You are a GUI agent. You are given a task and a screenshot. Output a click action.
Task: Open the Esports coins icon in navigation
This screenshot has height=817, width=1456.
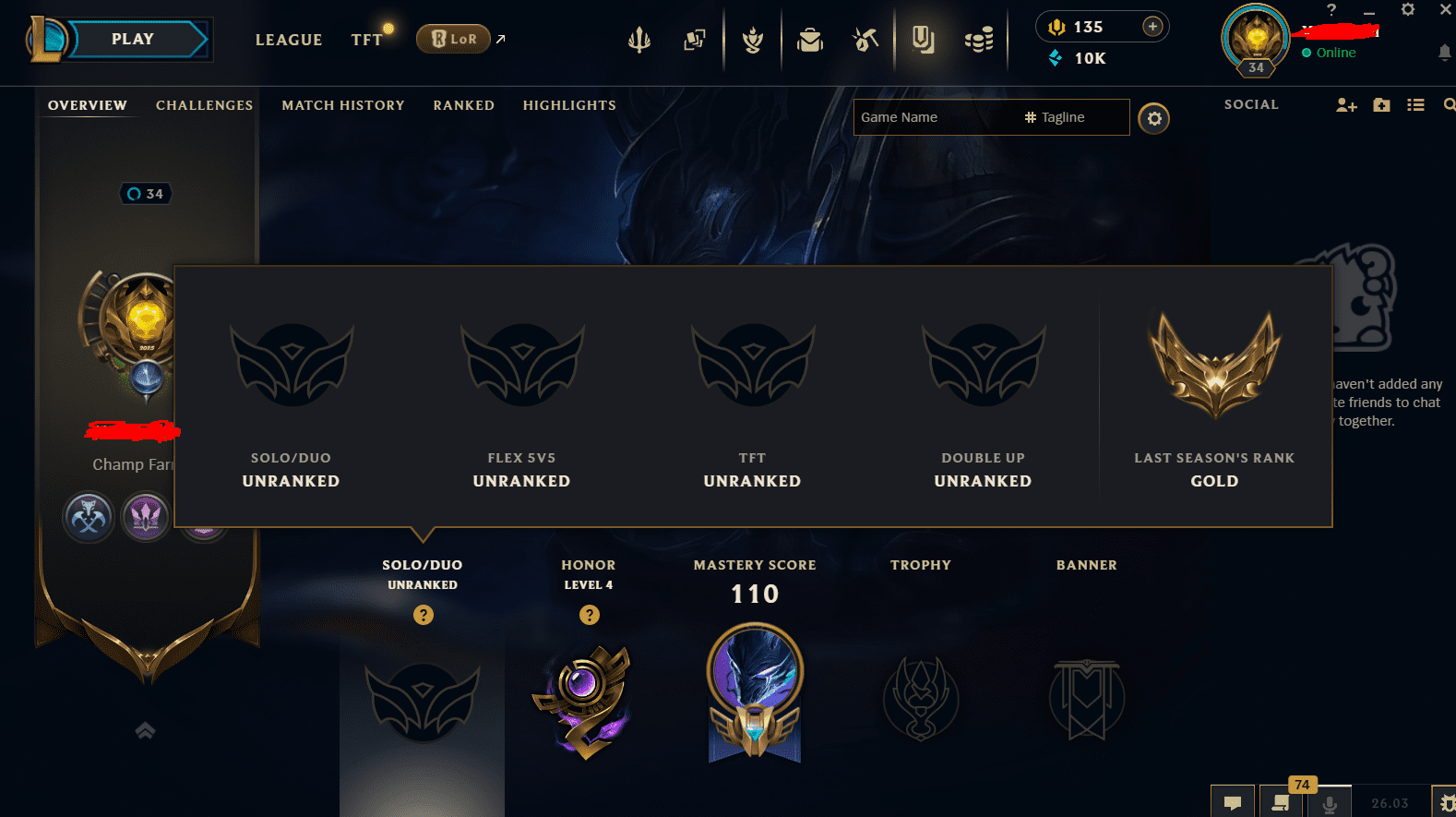(979, 39)
